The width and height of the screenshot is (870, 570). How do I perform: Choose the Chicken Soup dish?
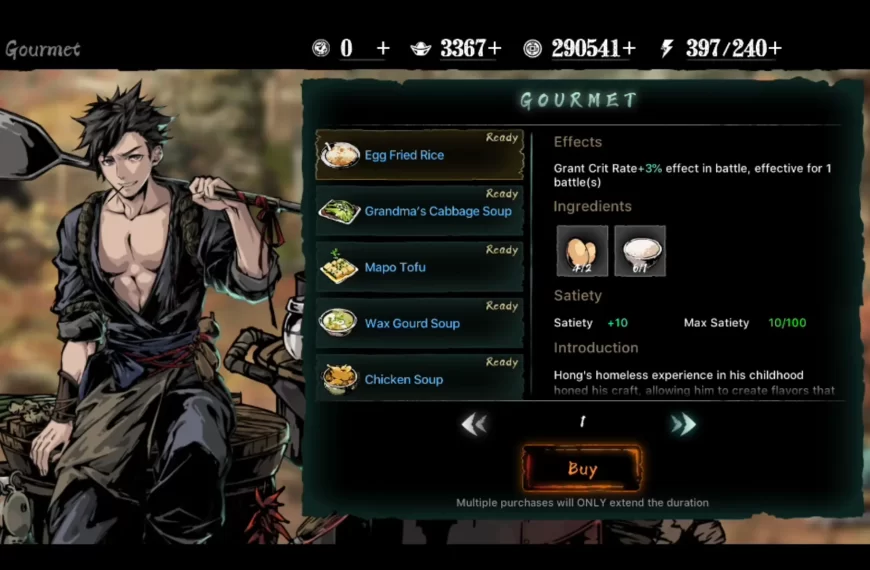coord(420,379)
